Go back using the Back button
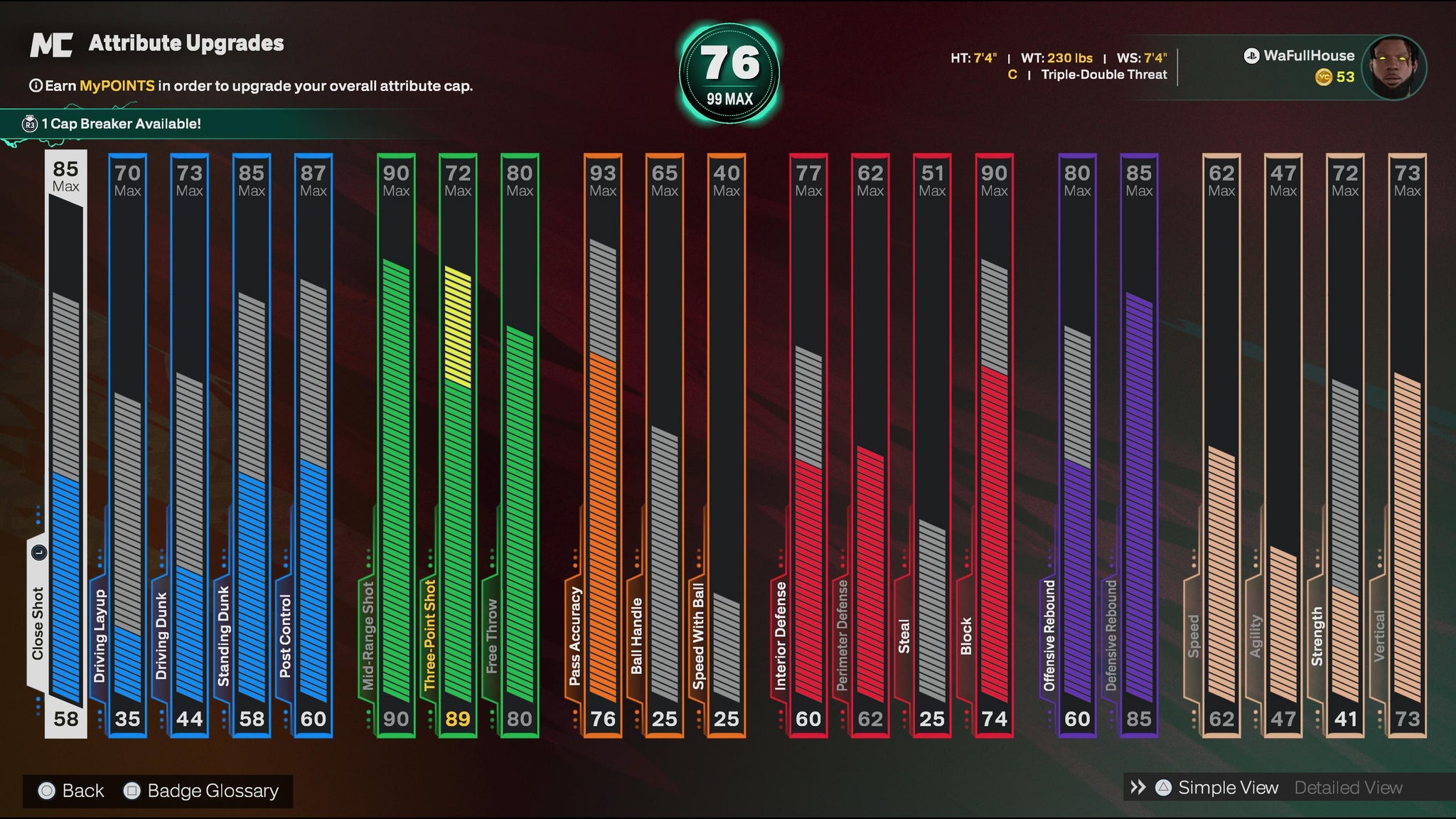 (72, 791)
